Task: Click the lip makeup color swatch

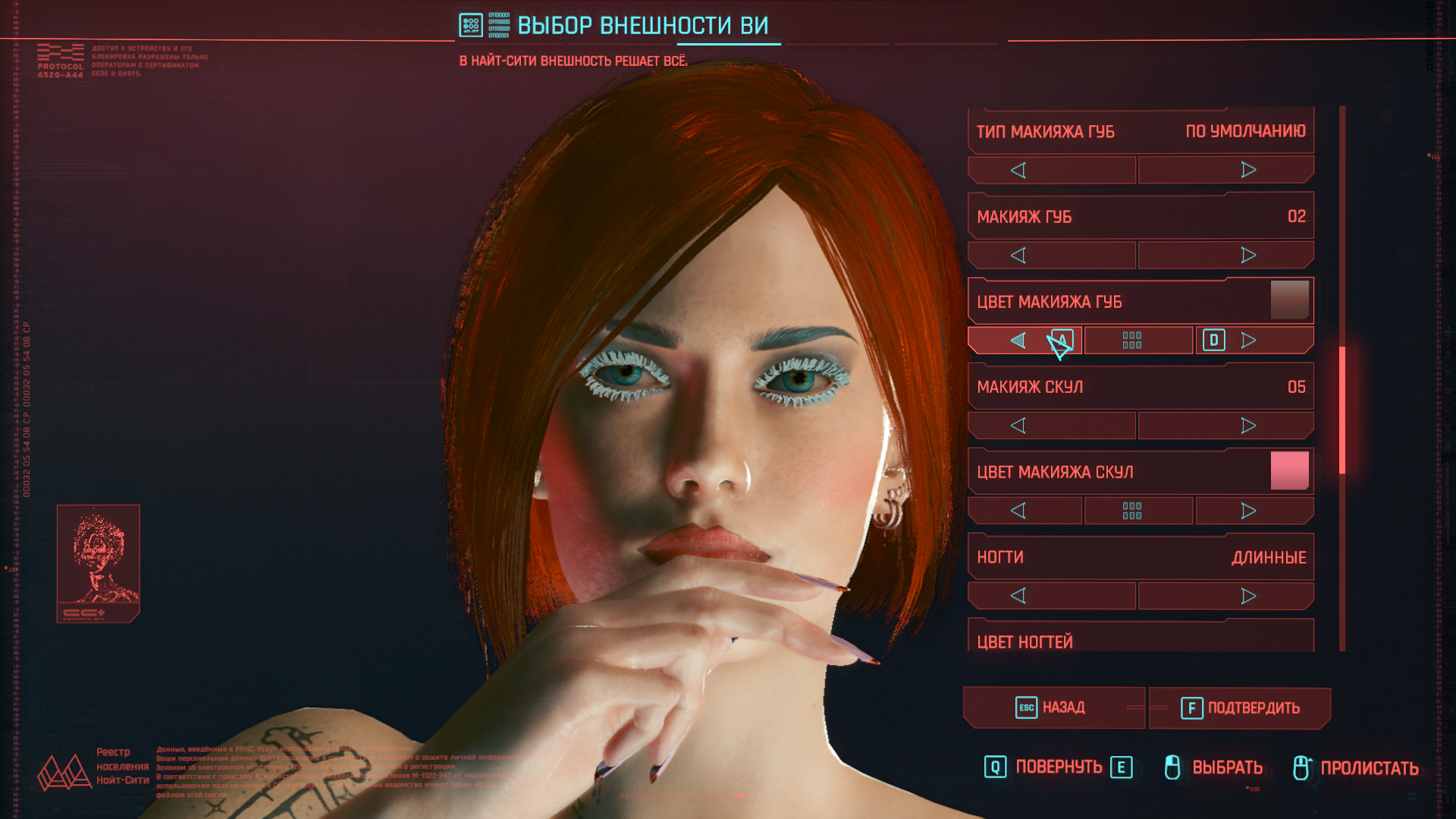Action: [x=1289, y=300]
